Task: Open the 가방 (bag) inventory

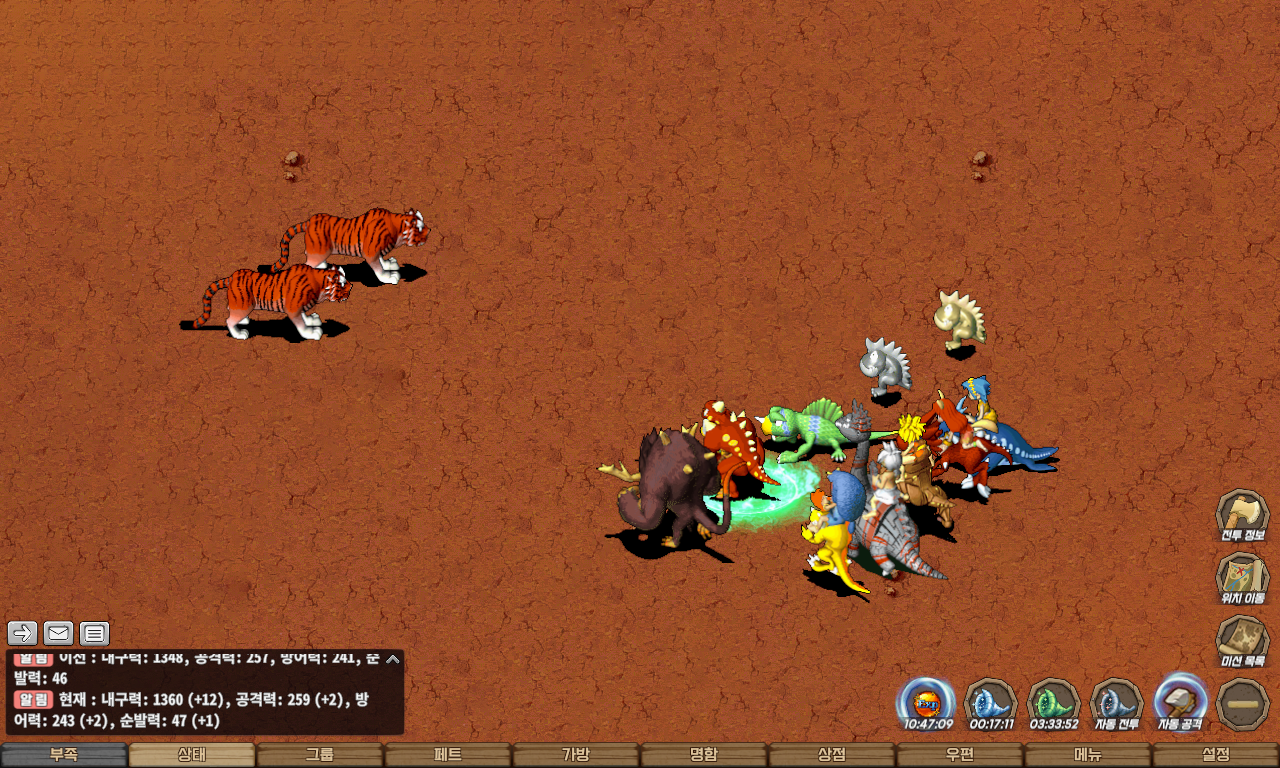Action: point(576,755)
